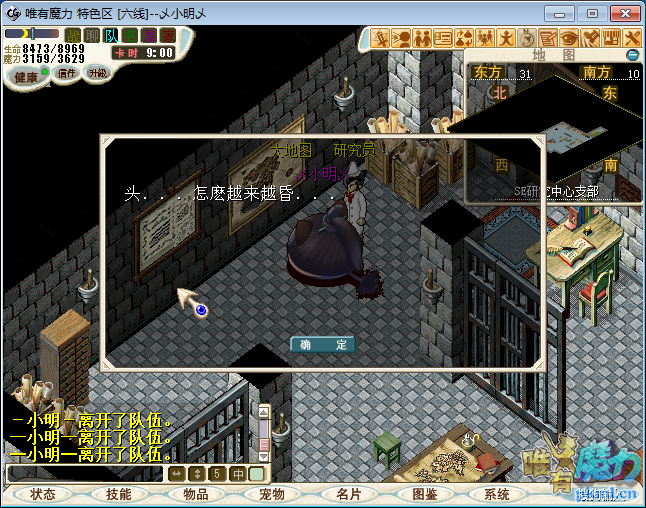Click the chat font size 5 button
This screenshot has height=508, width=646.
point(217,473)
